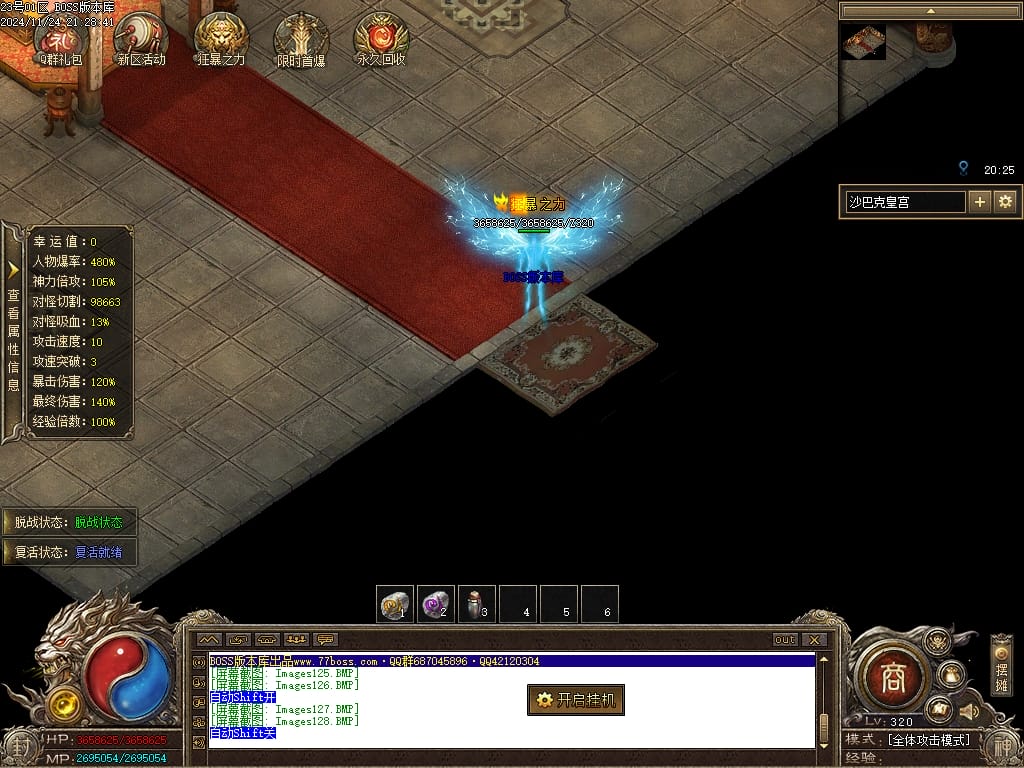
Task: Open the 永久回收 recycle icon
Action: pyautogui.click(x=381, y=38)
